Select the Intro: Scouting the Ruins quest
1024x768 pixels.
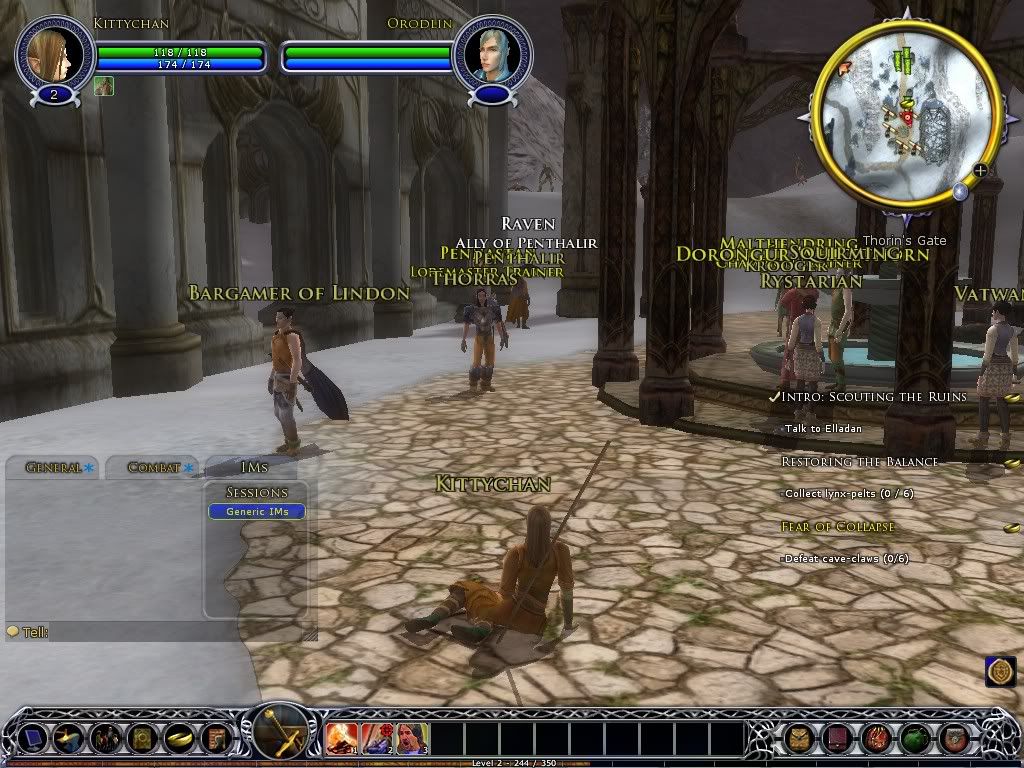874,397
